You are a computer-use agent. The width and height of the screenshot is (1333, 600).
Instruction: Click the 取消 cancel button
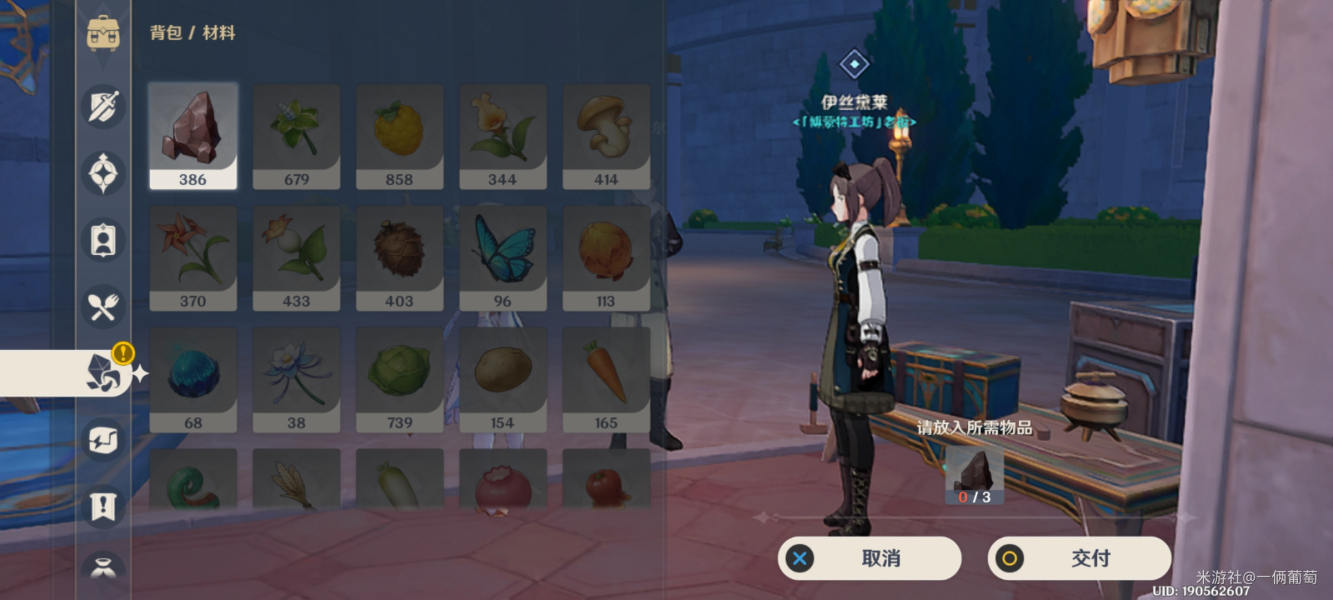coord(869,558)
